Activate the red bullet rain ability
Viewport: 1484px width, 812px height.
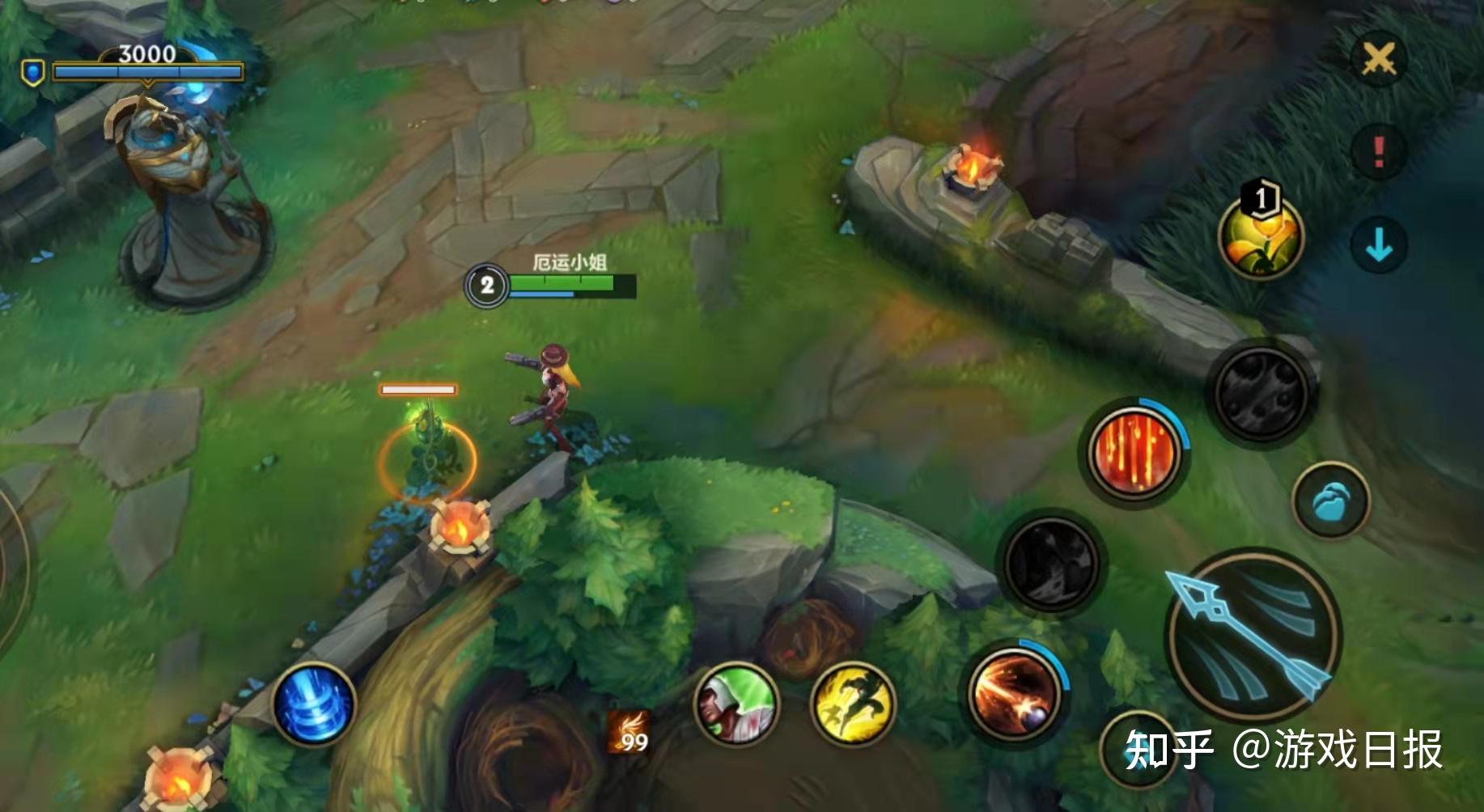(1134, 451)
